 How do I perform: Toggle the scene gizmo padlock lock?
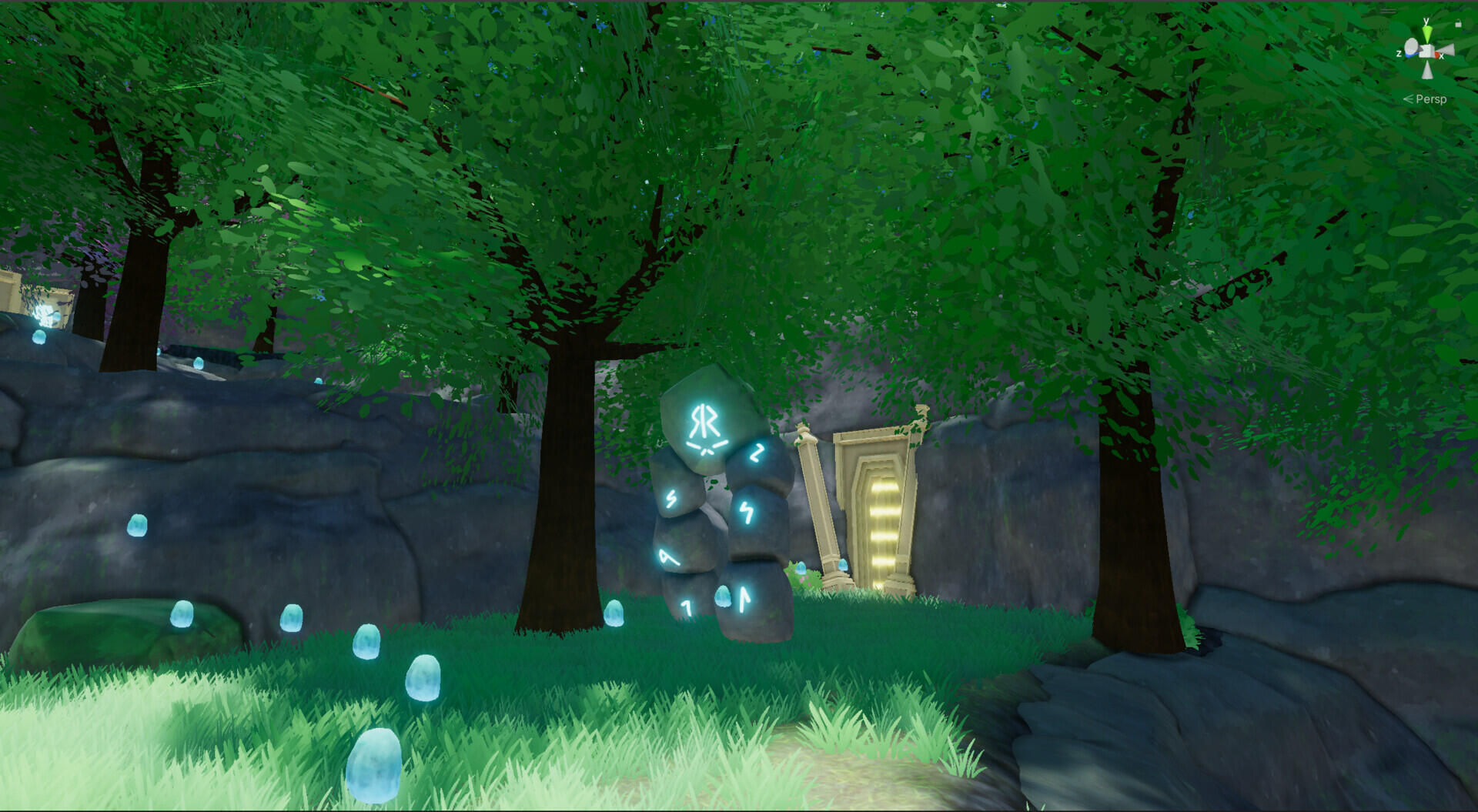(1458, 23)
